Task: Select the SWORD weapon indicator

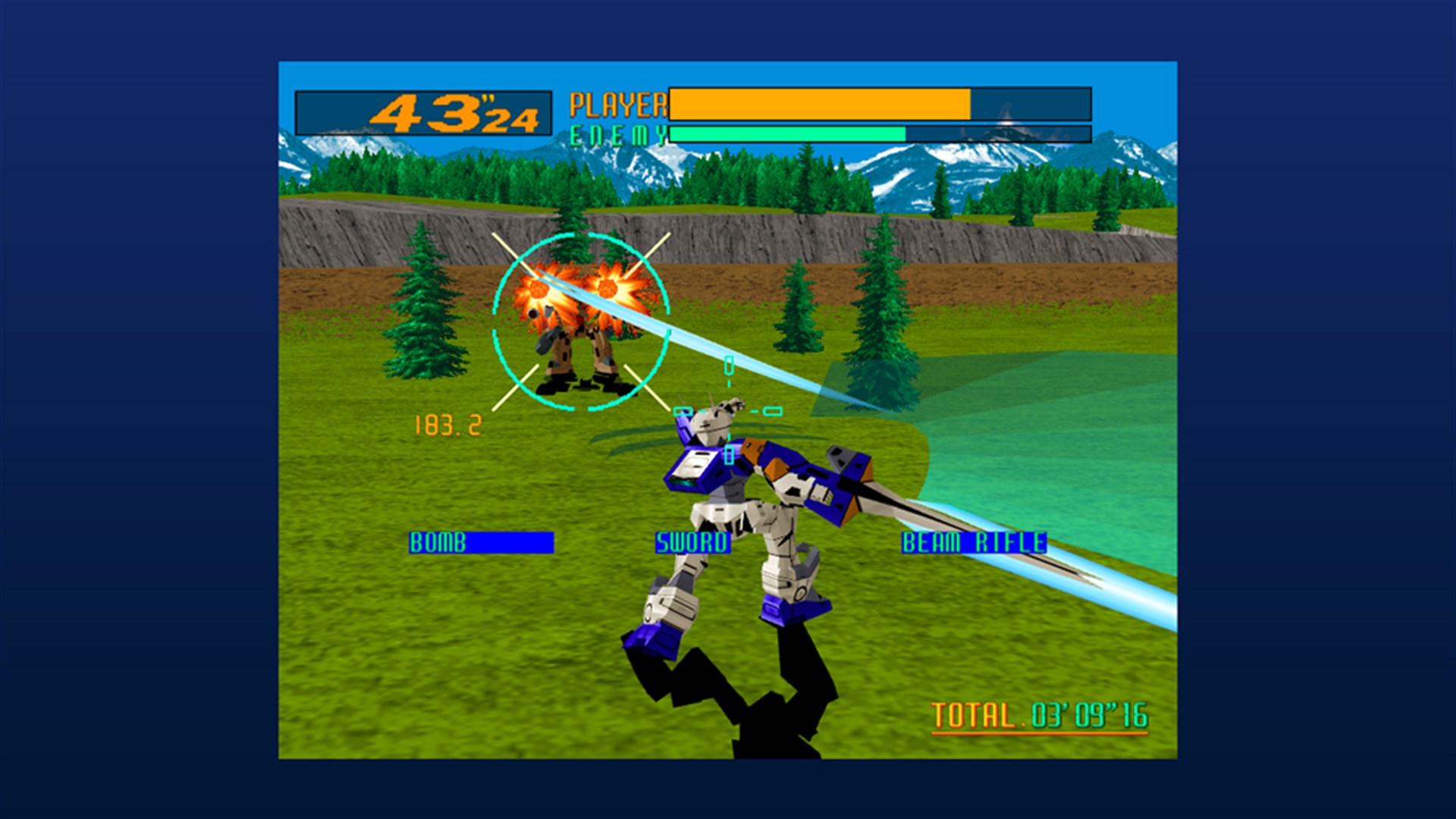Action: pos(692,542)
